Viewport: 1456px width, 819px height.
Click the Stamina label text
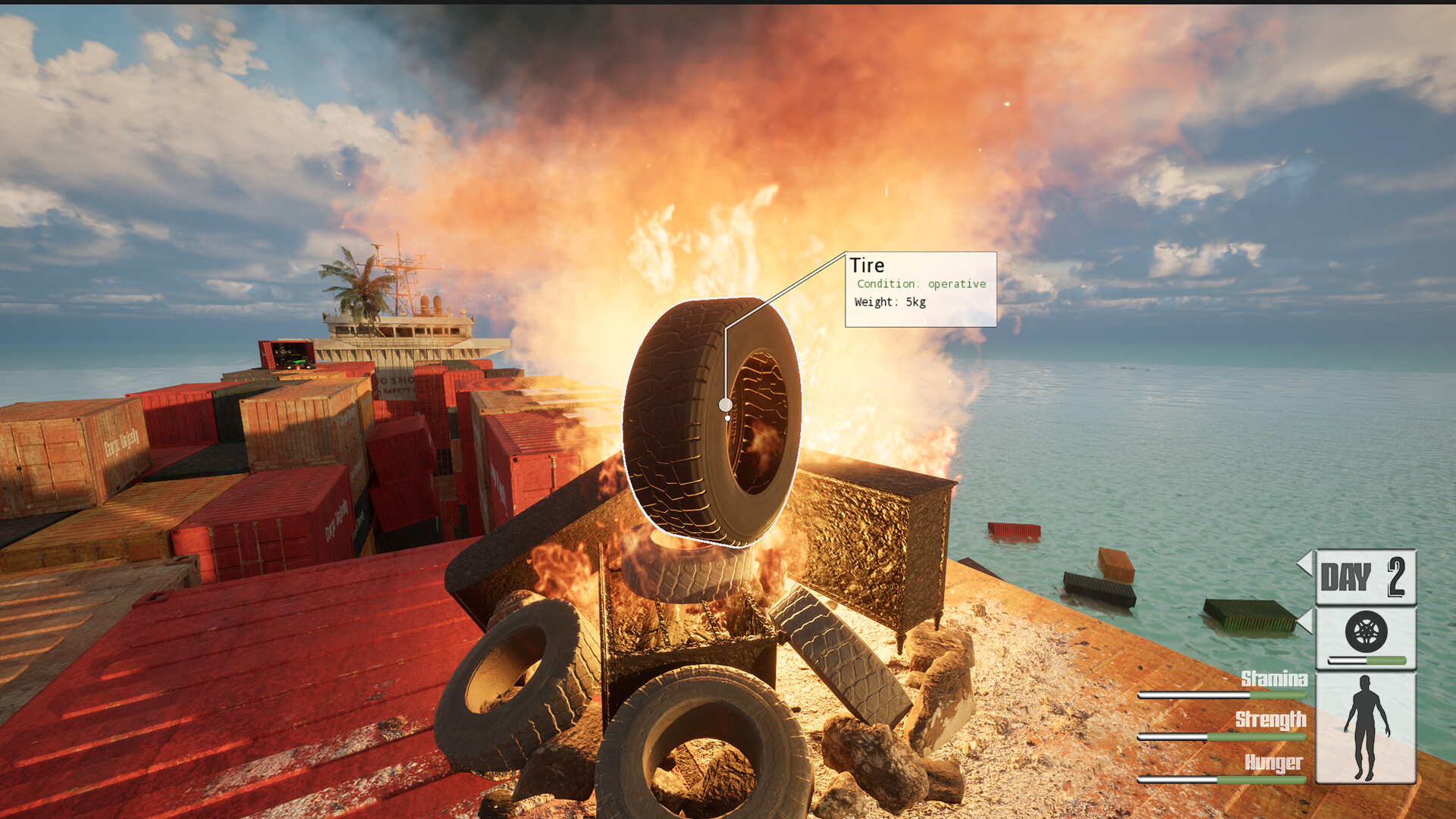click(x=1274, y=679)
